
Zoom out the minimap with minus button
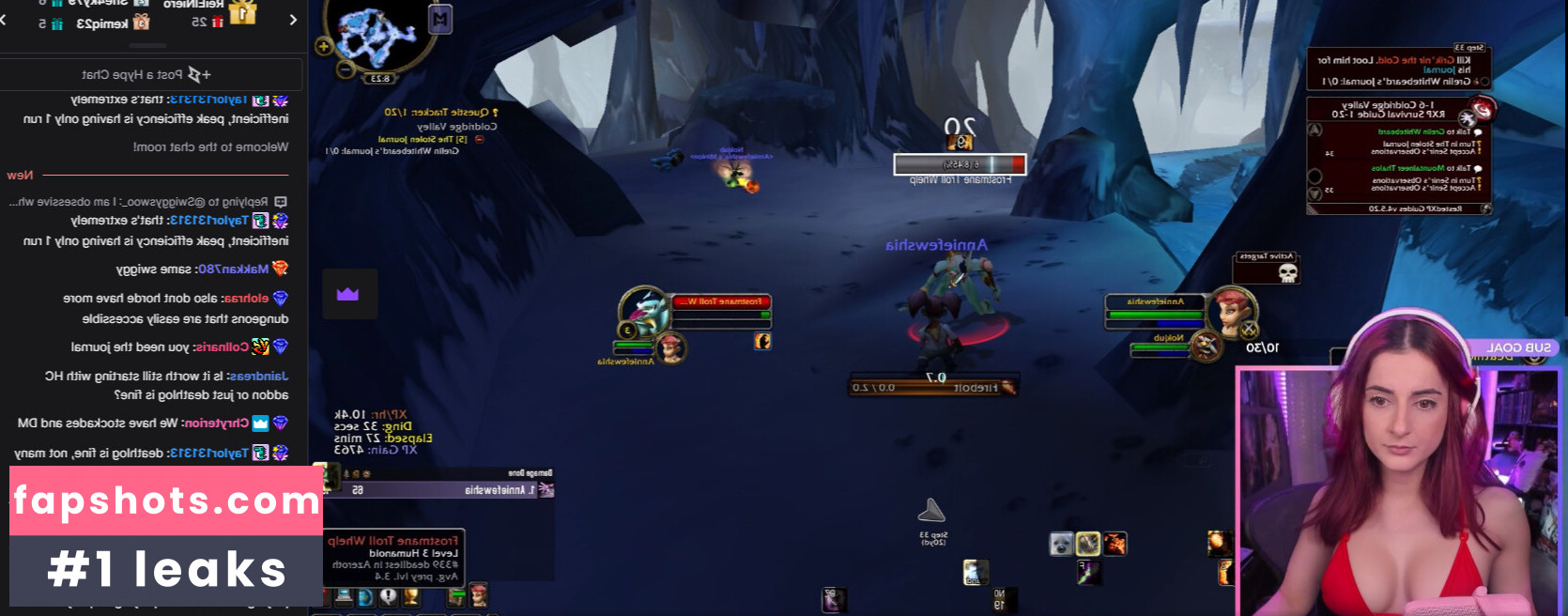point(346,69)
